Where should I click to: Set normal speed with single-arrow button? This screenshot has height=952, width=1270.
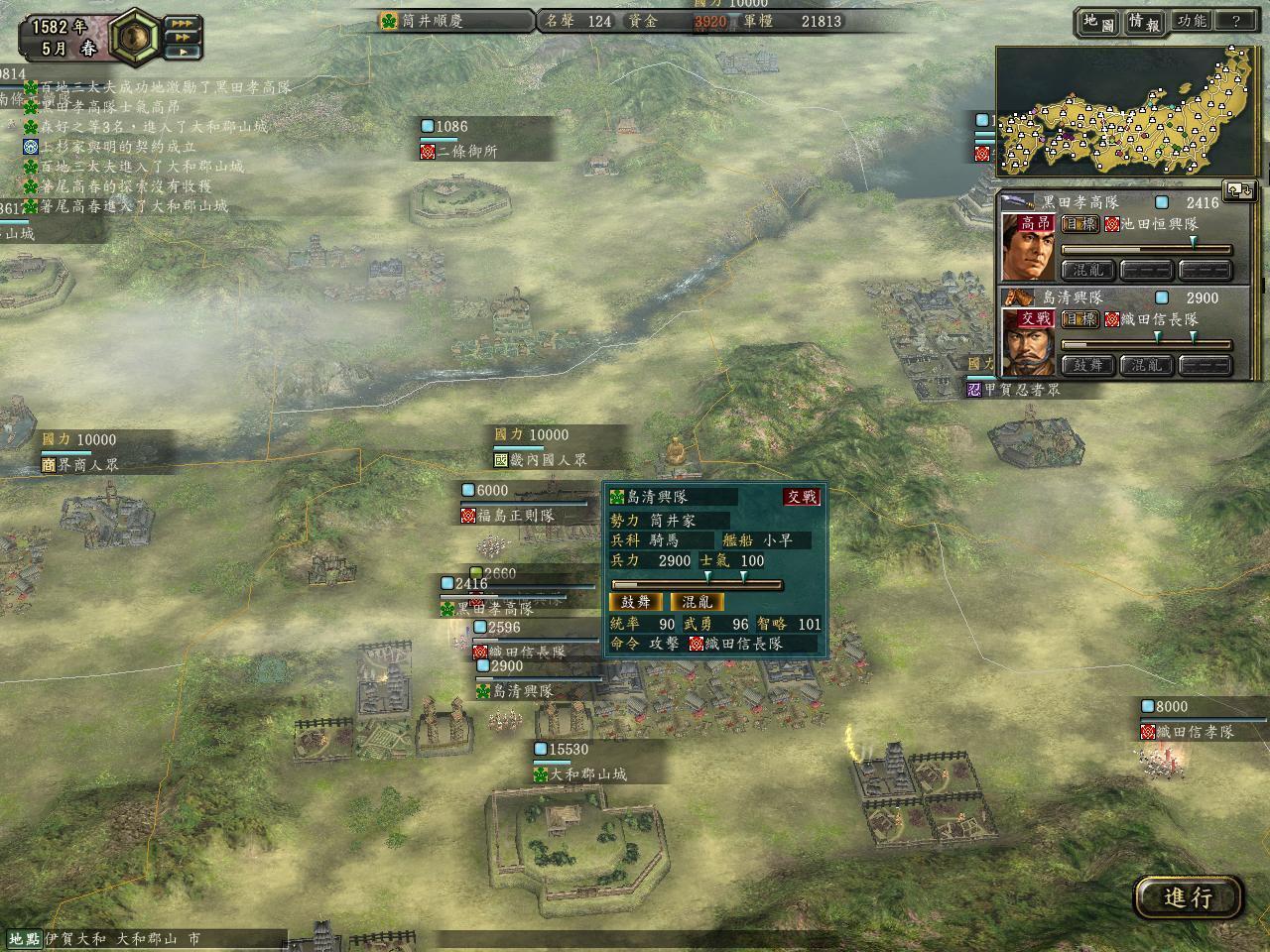[x=183, y=51]
